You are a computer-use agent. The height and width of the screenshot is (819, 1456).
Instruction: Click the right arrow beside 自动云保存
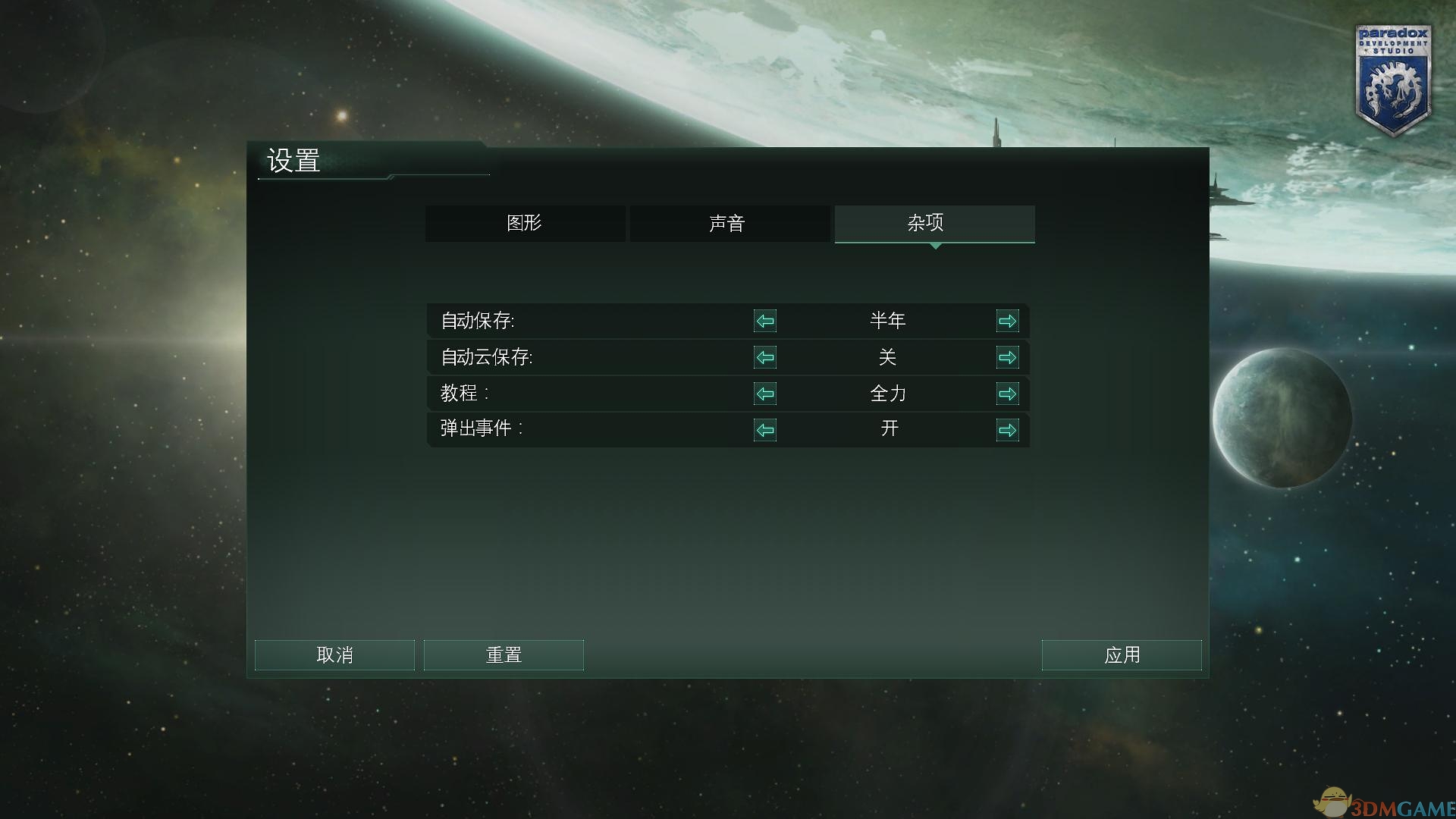pos(1008,357)
